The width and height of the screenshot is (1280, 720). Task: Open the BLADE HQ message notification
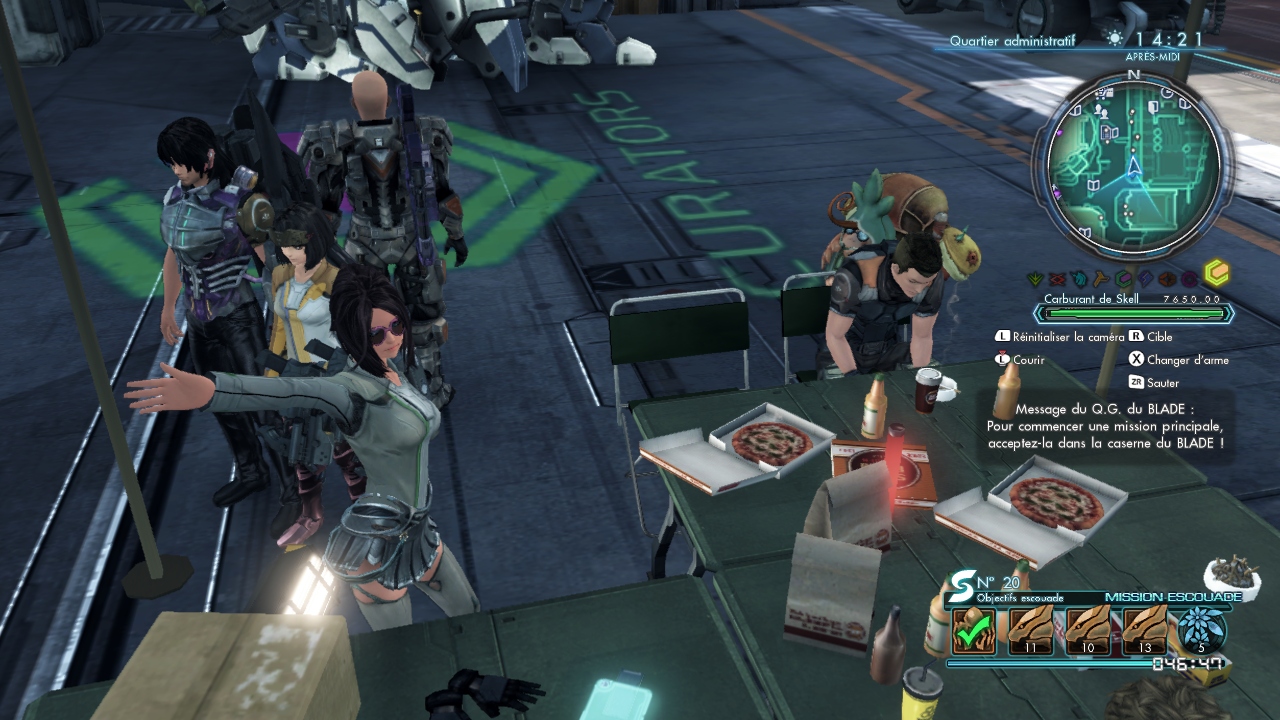point(1104,426)
